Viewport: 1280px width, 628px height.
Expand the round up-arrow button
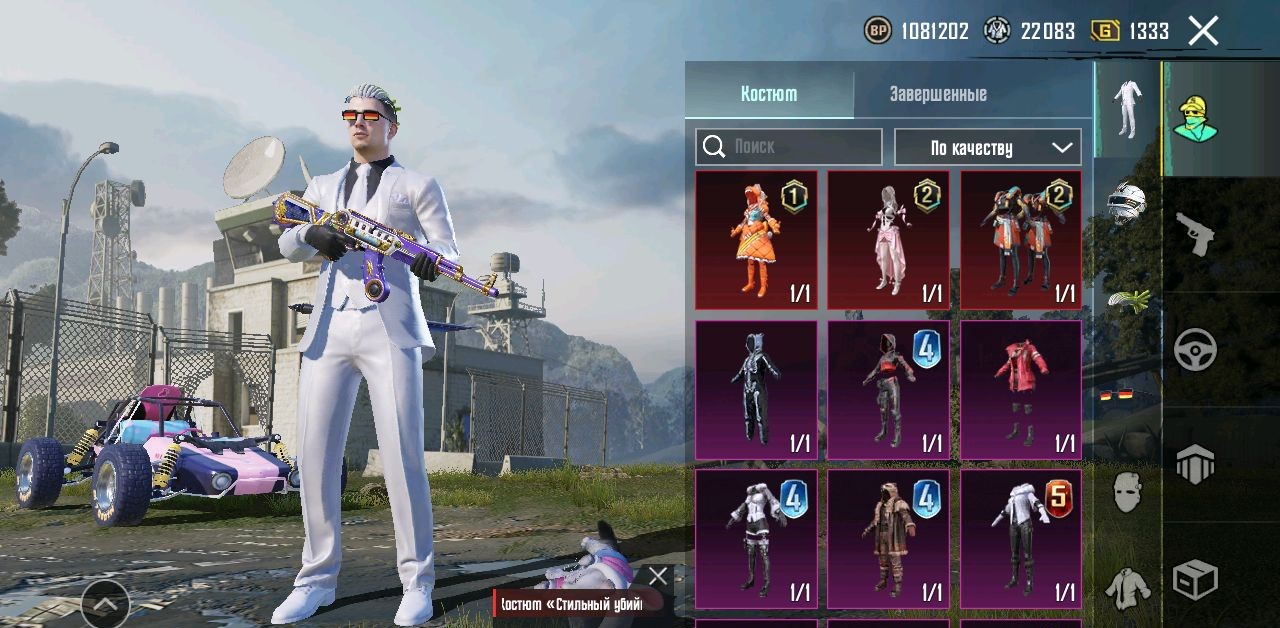105,603
